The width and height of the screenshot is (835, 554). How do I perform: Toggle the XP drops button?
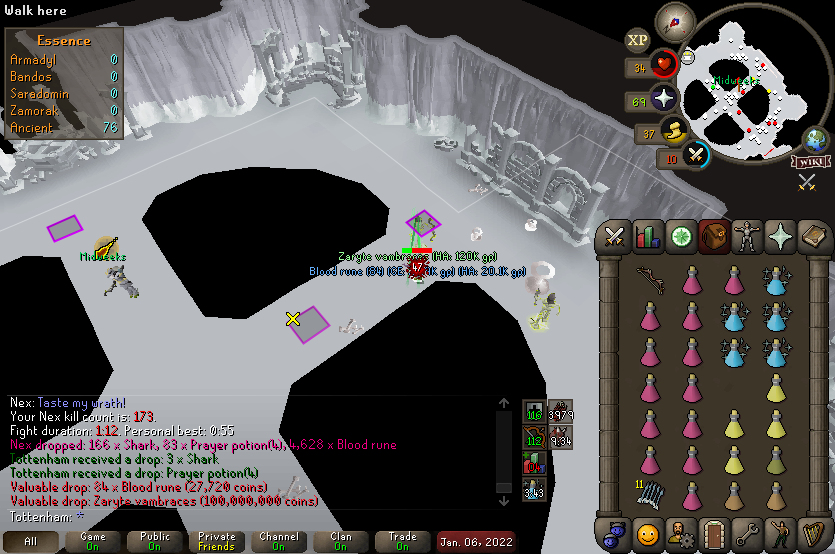tap(638, 40)
